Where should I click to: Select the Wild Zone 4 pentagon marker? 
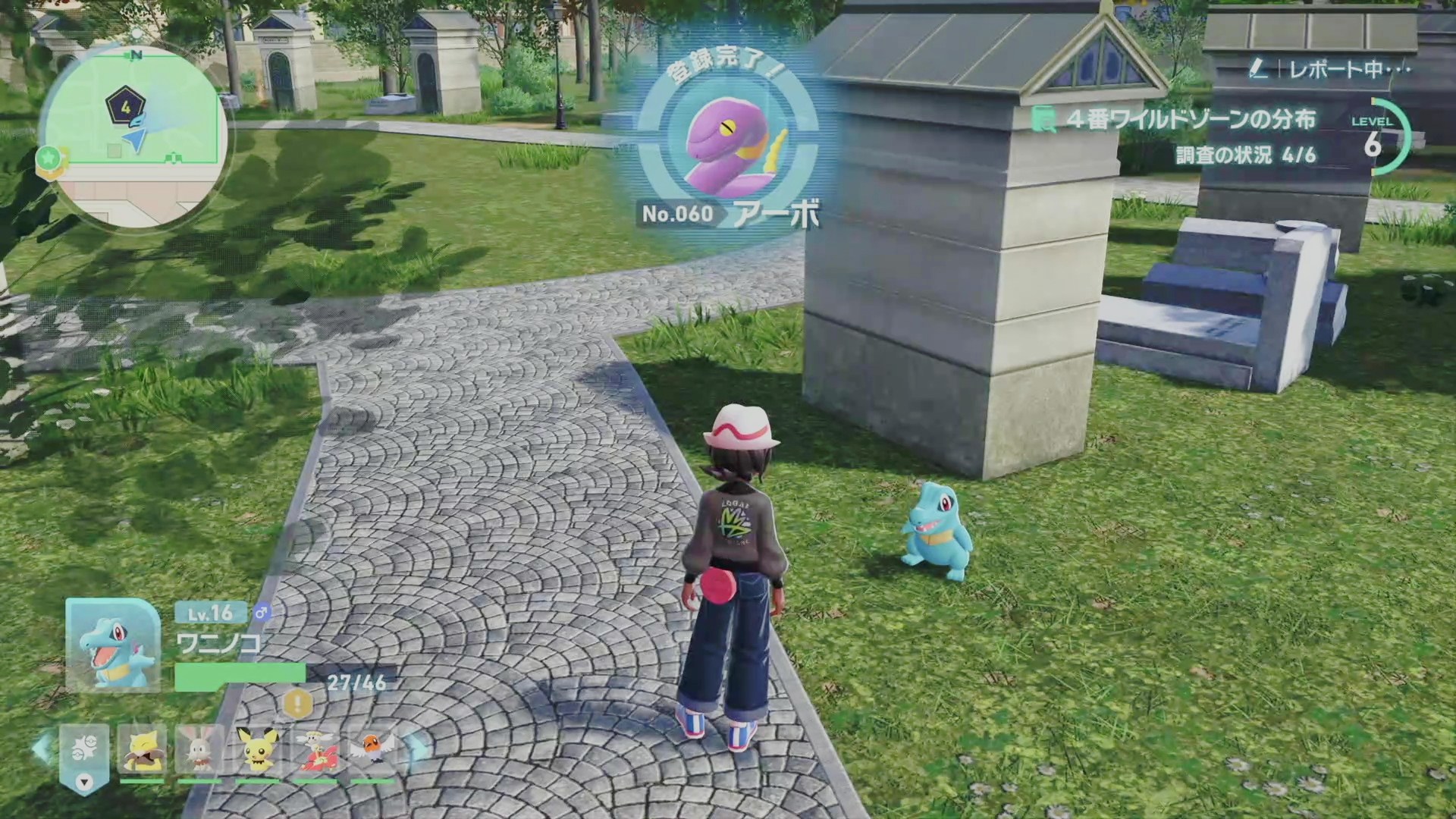[125, 106]
